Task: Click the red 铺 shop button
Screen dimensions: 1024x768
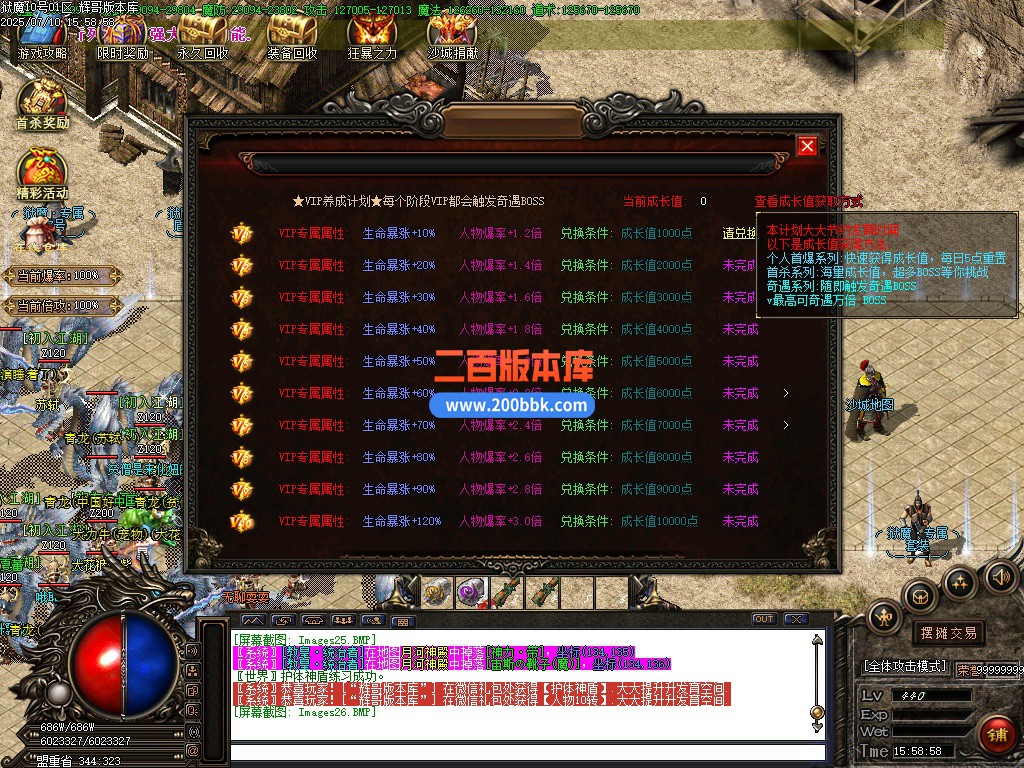Action: coord(995,735)
